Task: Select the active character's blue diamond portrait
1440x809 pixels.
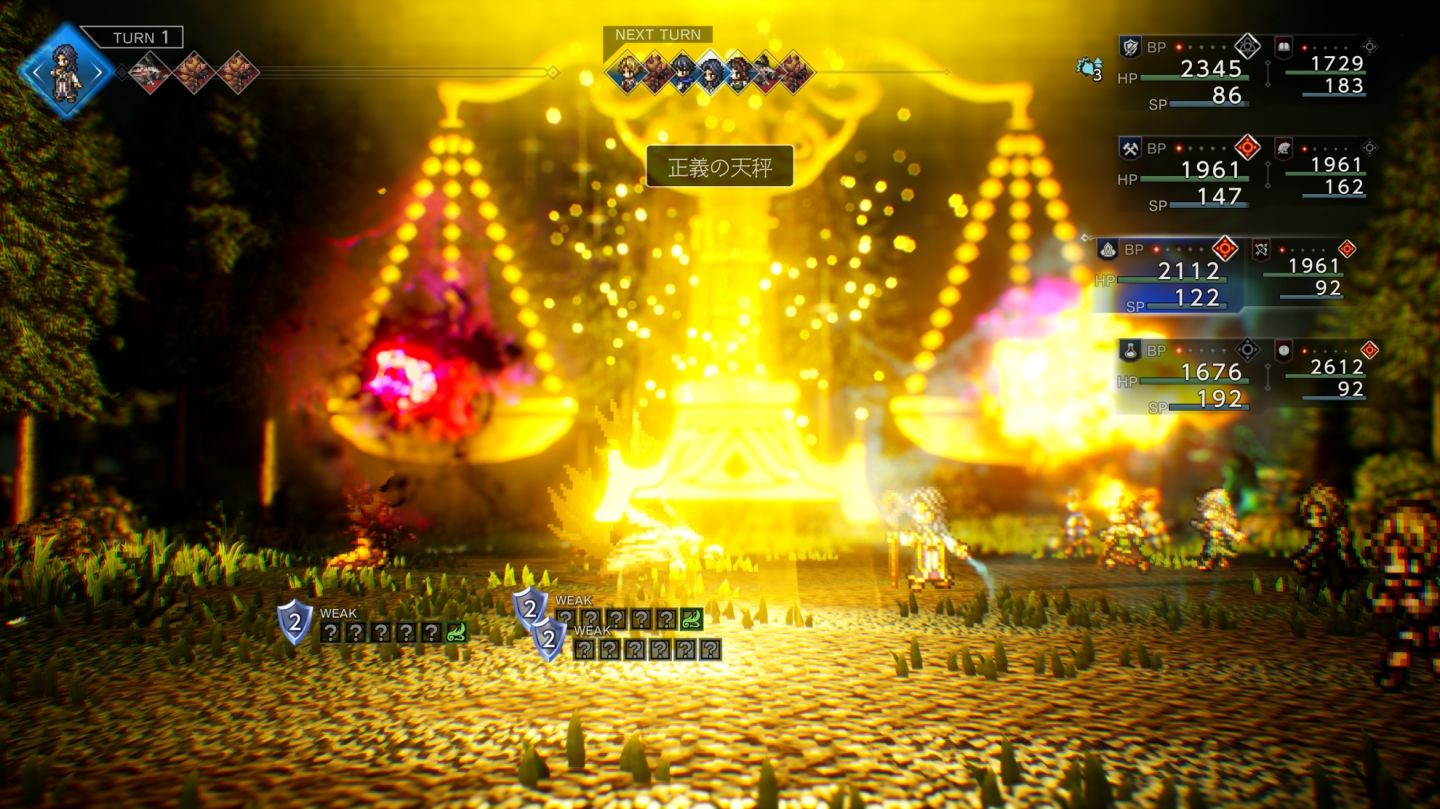Action: [x=66, y=71]
